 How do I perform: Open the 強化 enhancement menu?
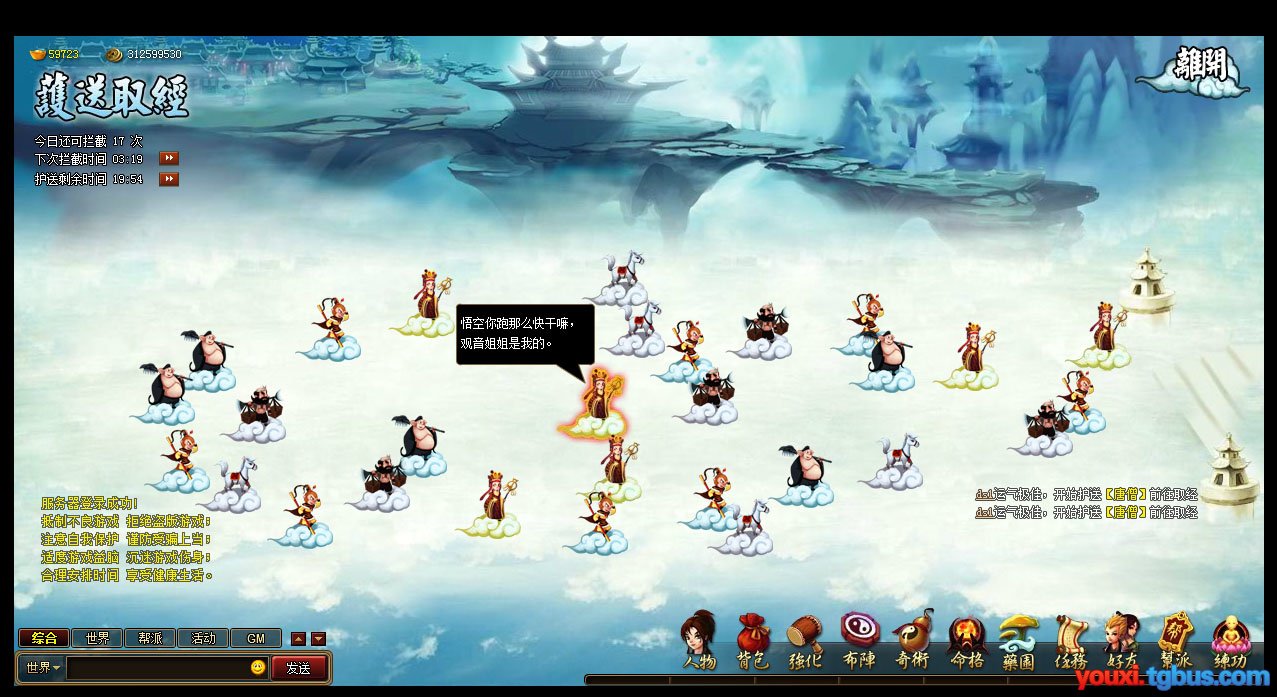point(806,642)
